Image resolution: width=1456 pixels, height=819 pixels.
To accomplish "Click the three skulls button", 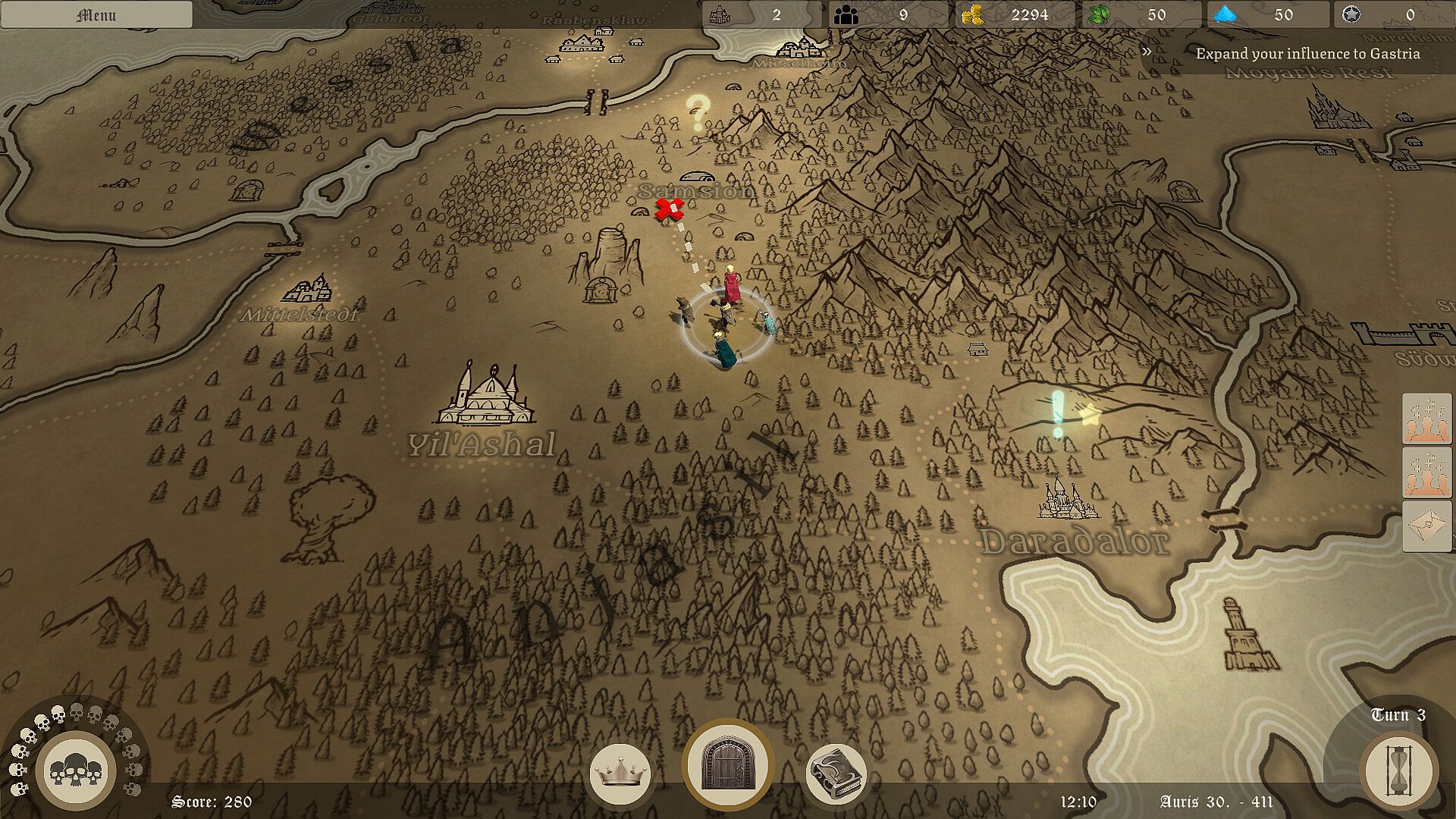I will coord(75,772).
